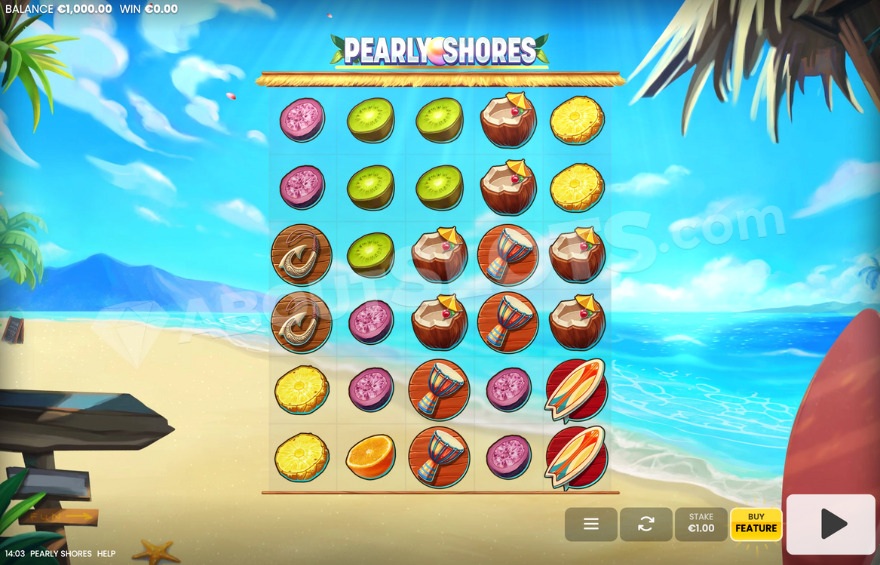Open the Buy Feature menu
This screenshot has height=565, width=880.
coord(756,524)
